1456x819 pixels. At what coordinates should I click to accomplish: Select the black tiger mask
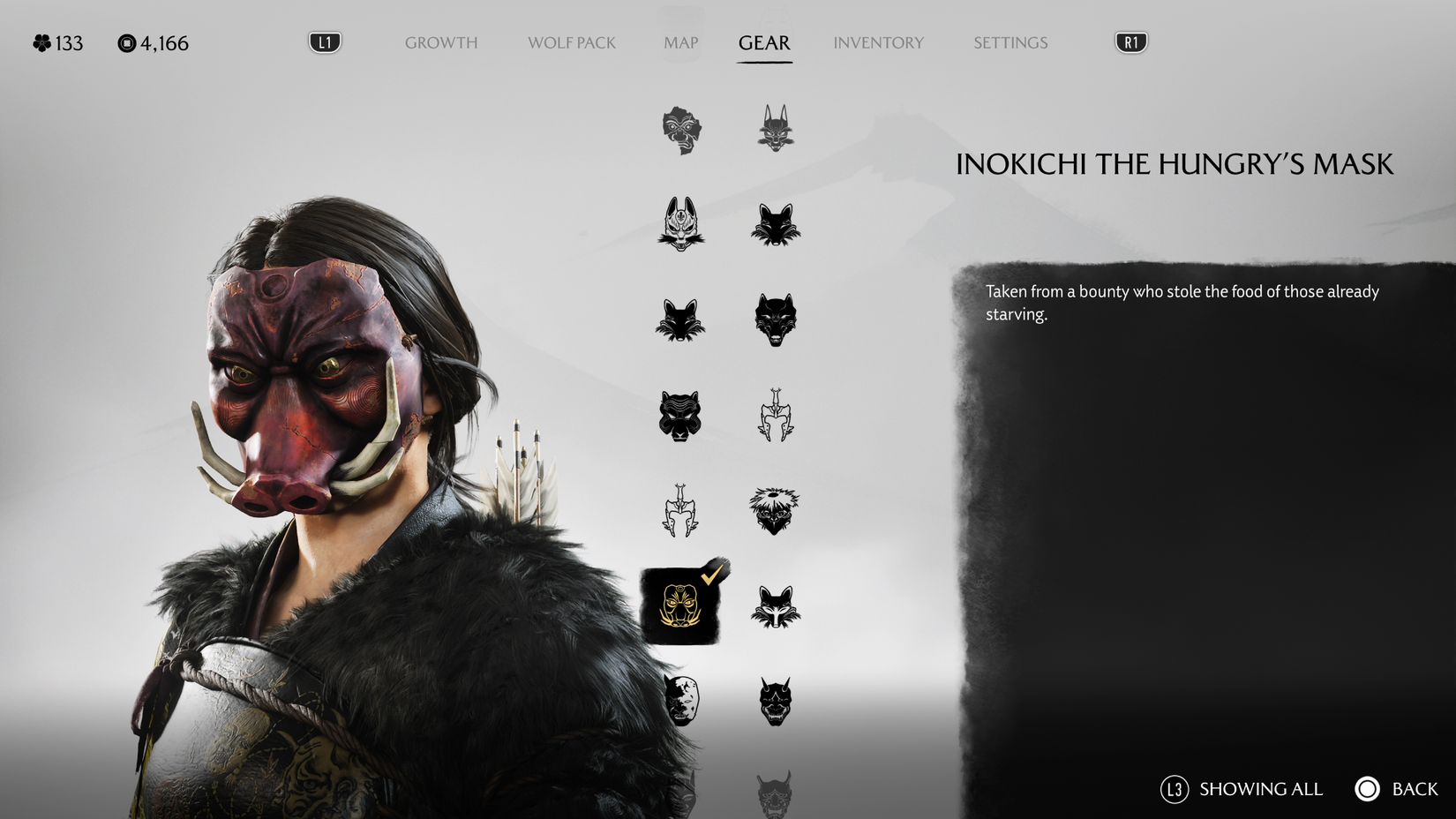click(679, 417)
